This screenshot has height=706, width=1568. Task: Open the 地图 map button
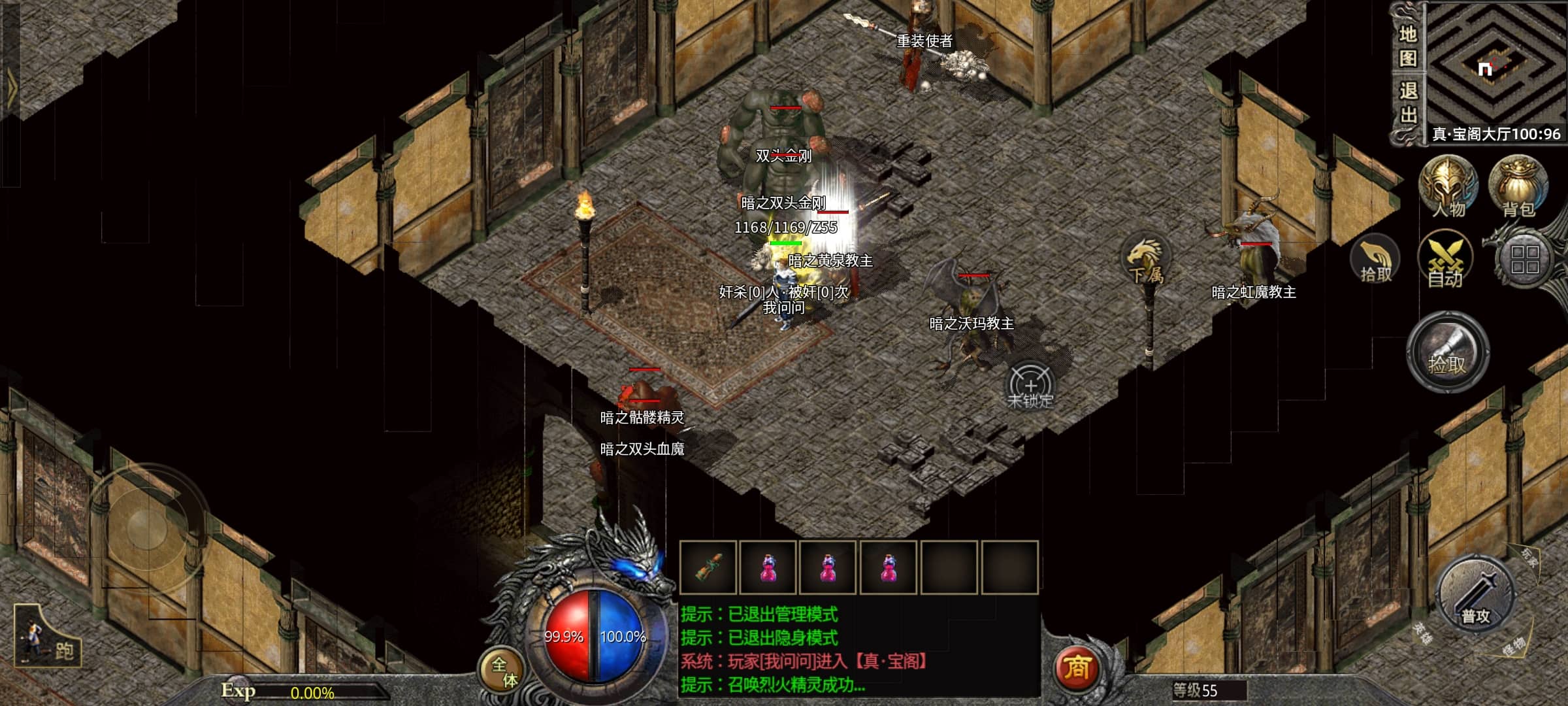[1407, 46]
